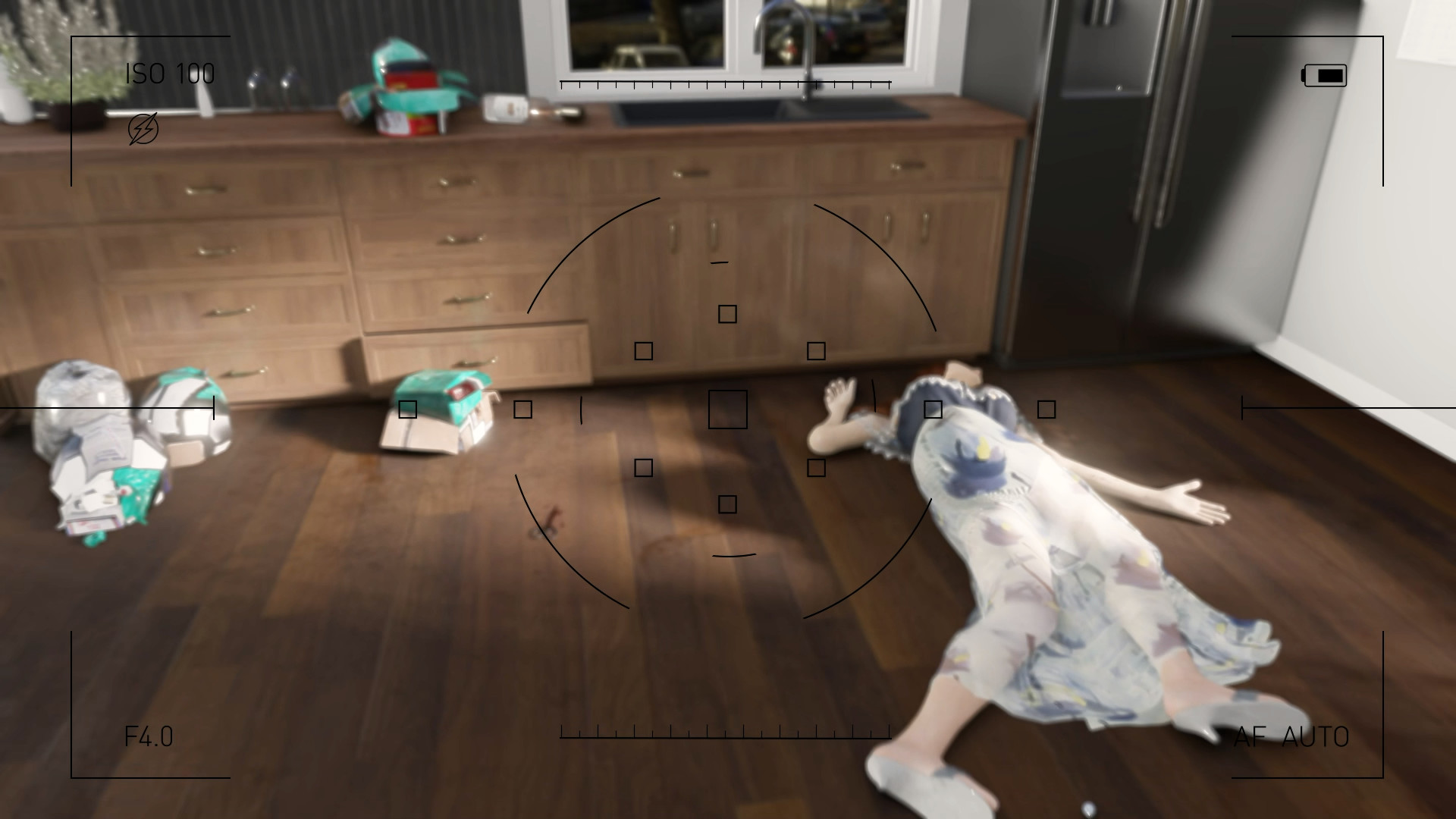Viewport: 1456px width, 819px height.
Task: Click the focus point below the center square
Action: coord(728,502)
